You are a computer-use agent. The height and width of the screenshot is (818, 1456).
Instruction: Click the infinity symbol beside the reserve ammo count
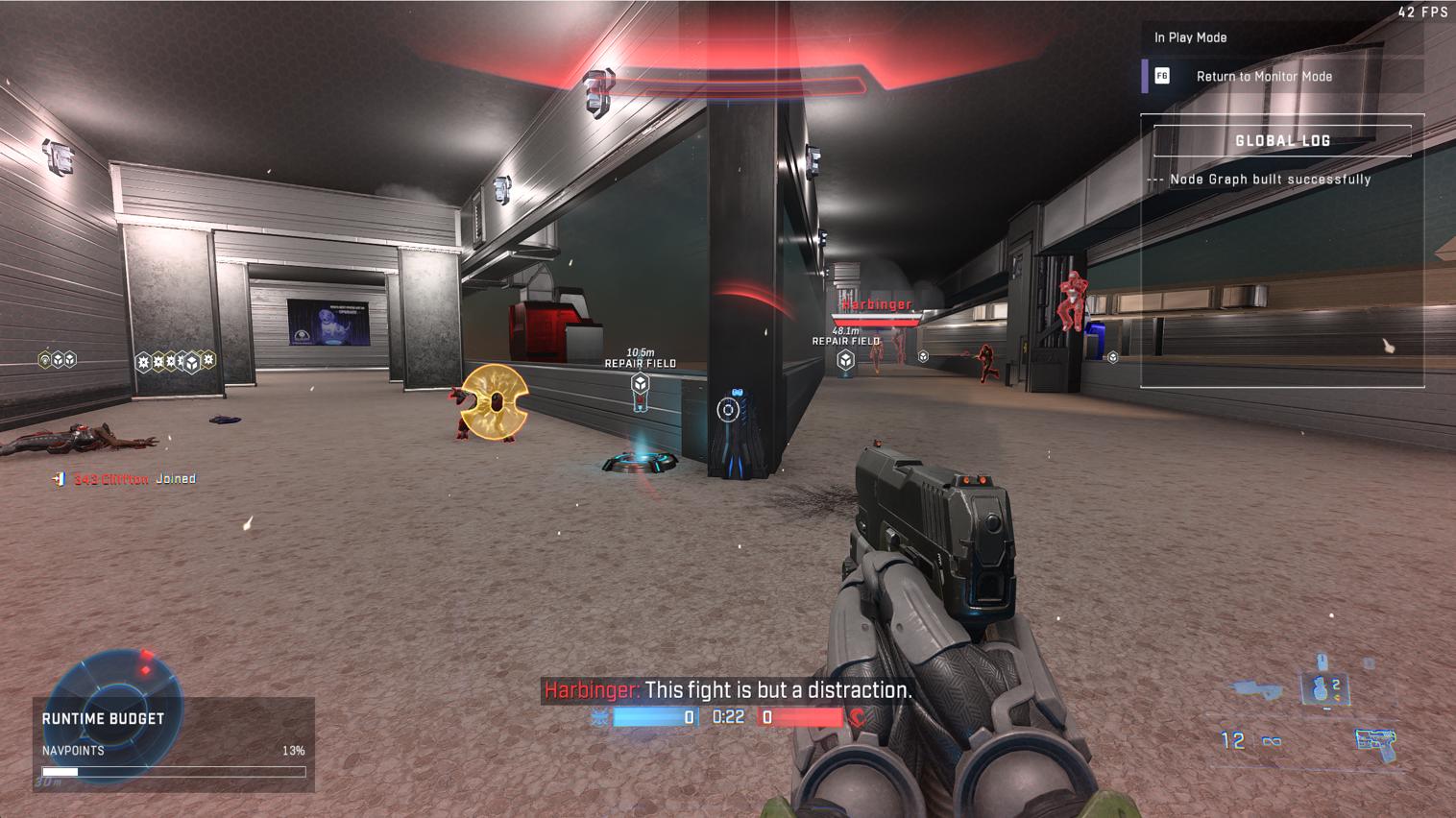[1271, 740]
